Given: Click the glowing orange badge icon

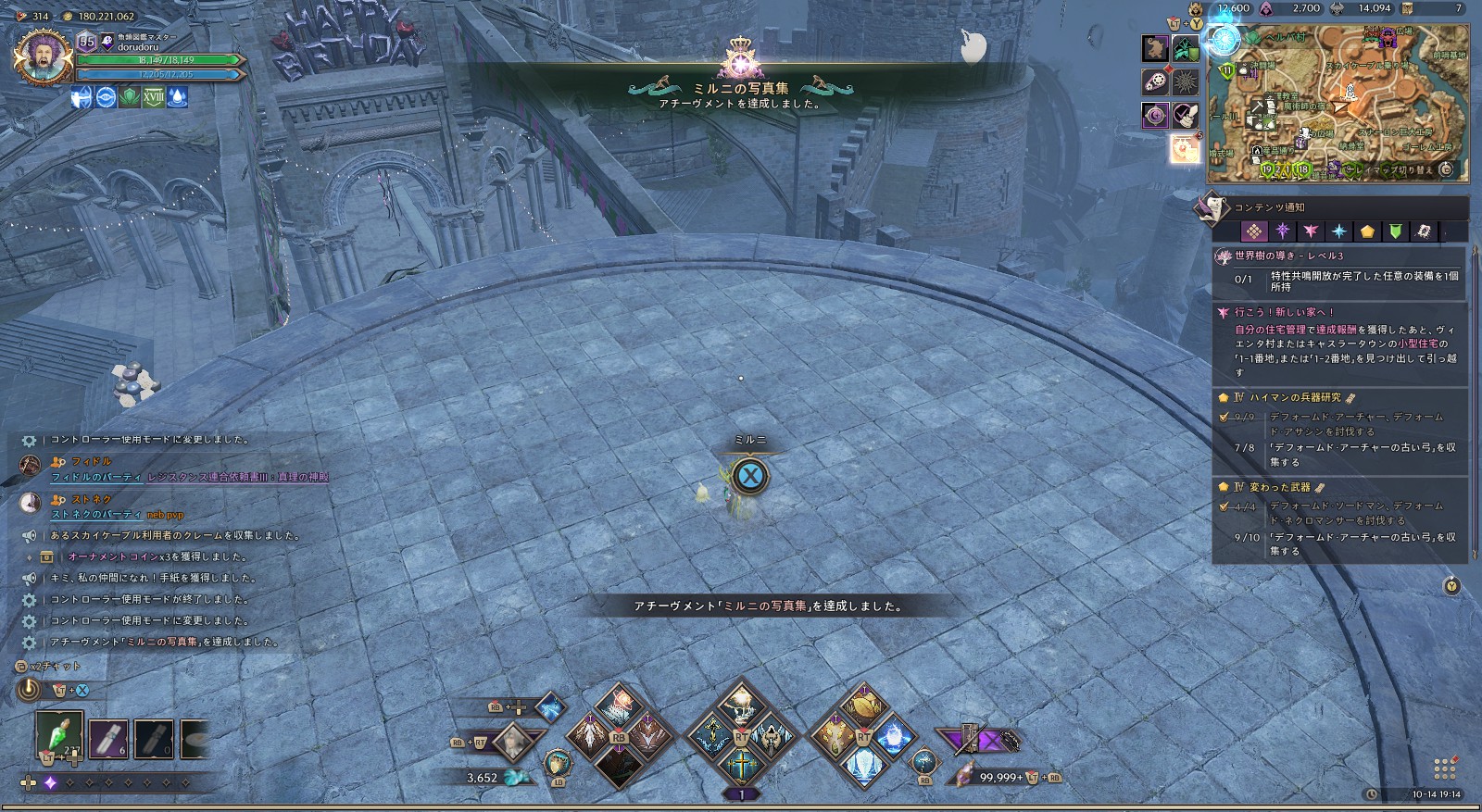Looking at the screenshot, I should 1185,149.
